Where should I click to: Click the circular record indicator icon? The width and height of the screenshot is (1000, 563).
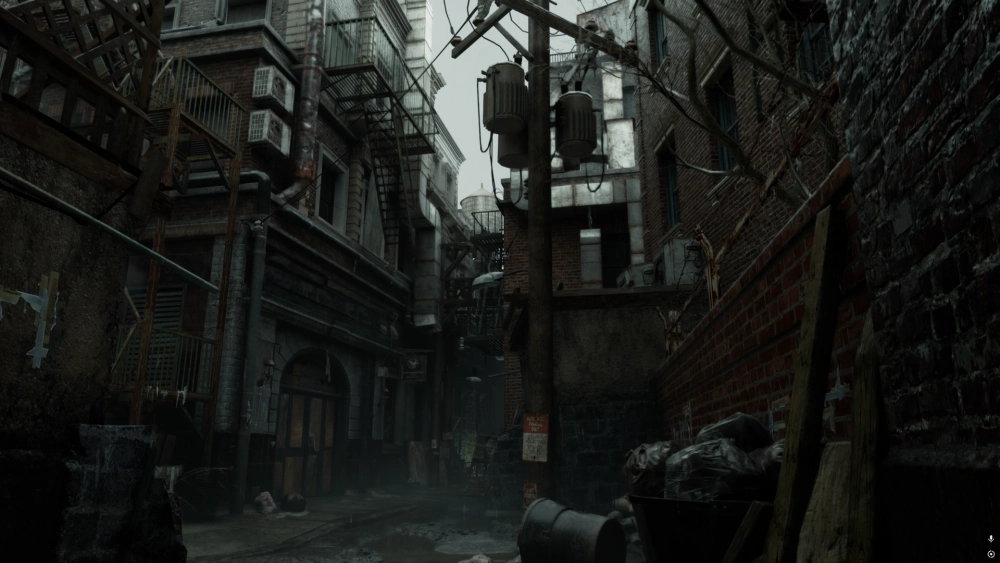click(990, 552)
